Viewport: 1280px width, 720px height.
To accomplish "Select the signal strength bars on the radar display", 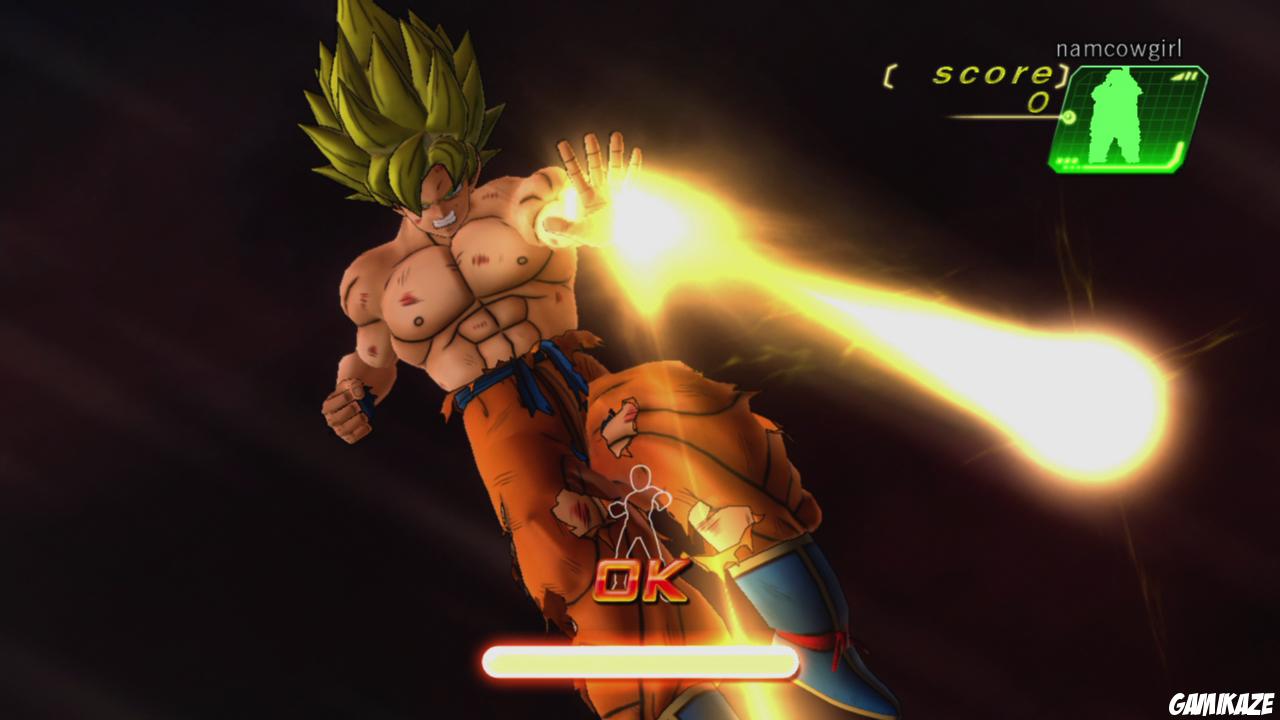I will click(1186, 76).
